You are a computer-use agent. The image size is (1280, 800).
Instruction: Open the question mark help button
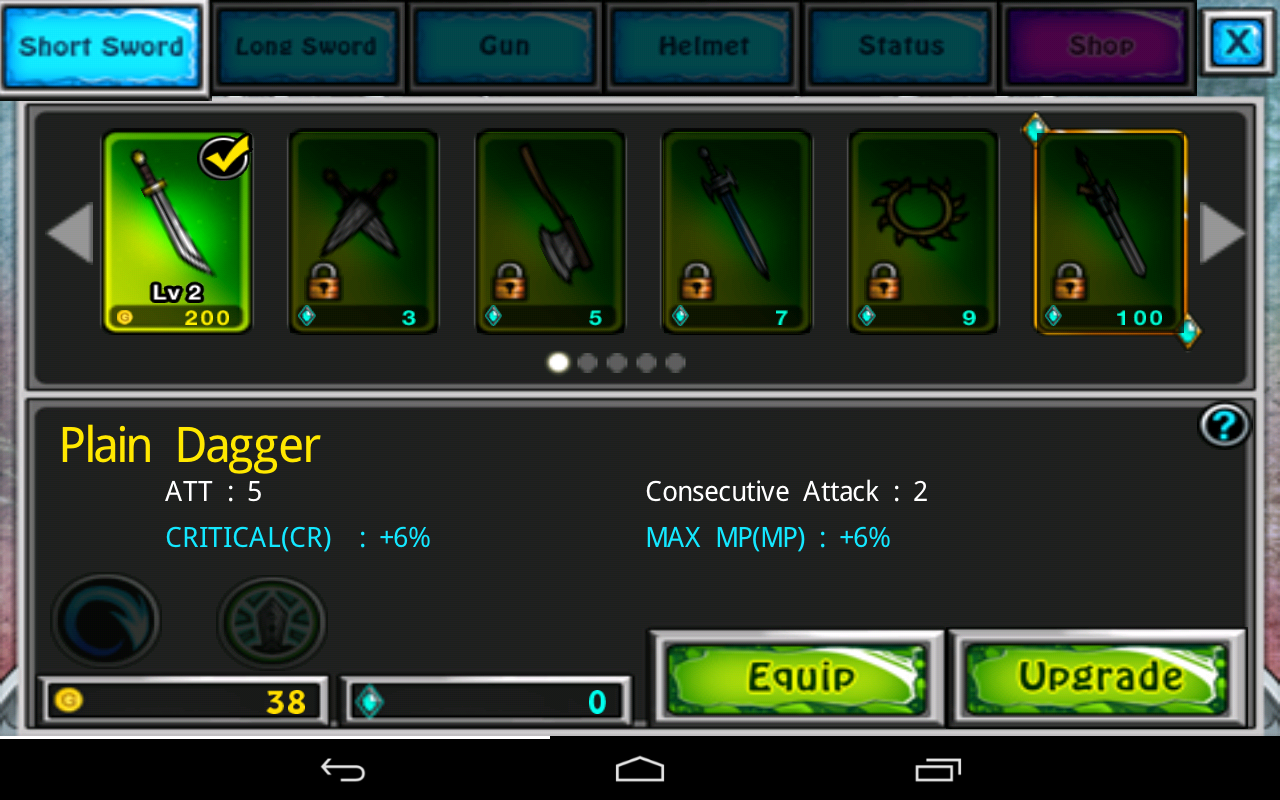(x=1224, y=426)
